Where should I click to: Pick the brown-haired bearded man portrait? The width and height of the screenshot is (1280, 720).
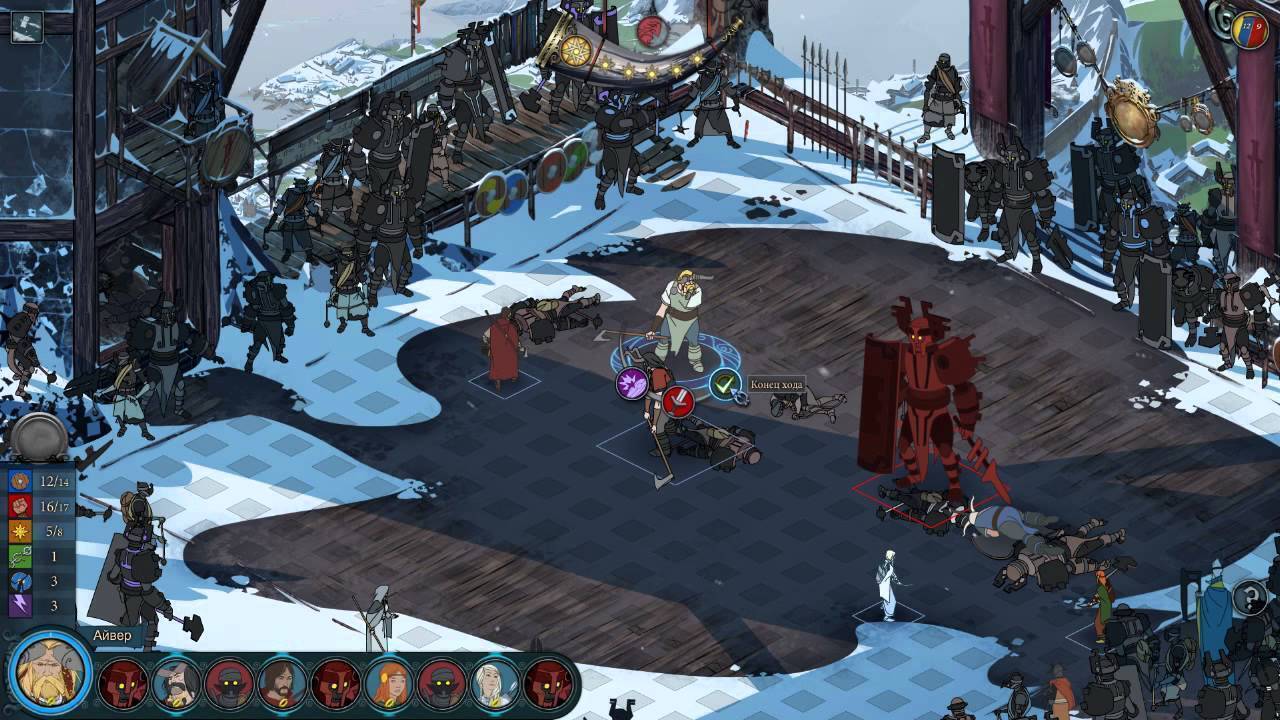282,684
